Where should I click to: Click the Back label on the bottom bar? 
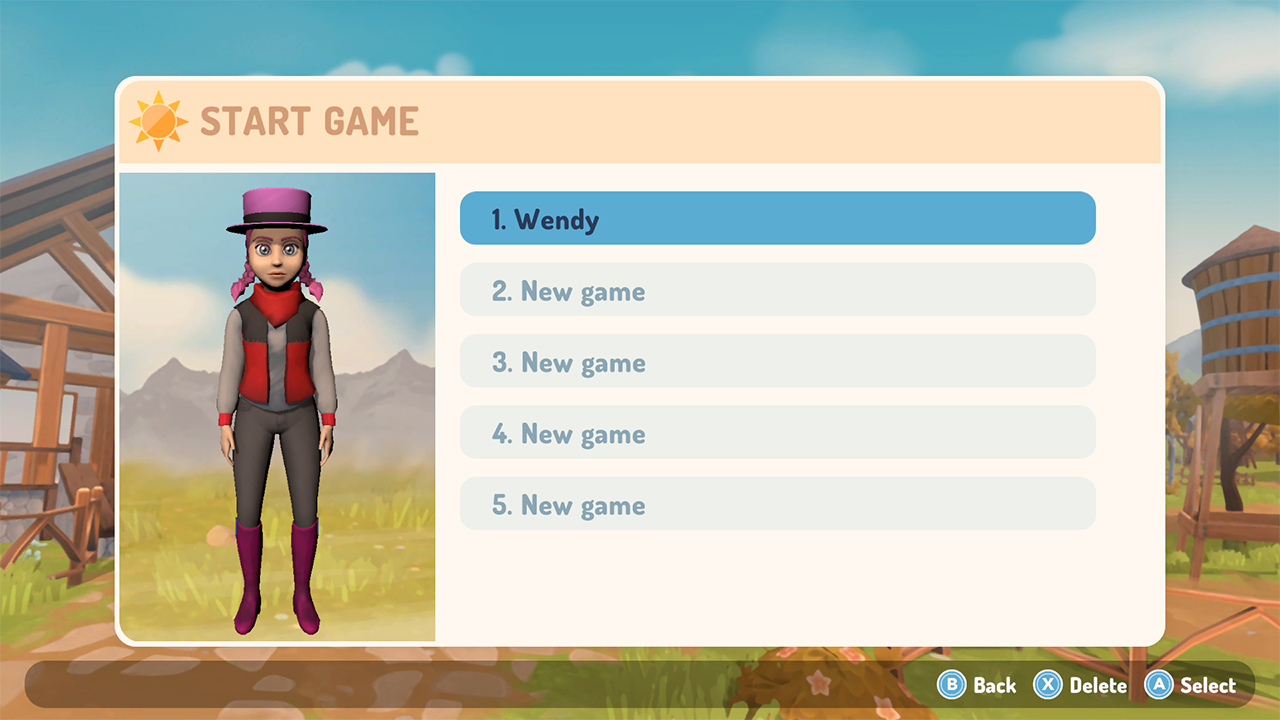tap(996, 686)
